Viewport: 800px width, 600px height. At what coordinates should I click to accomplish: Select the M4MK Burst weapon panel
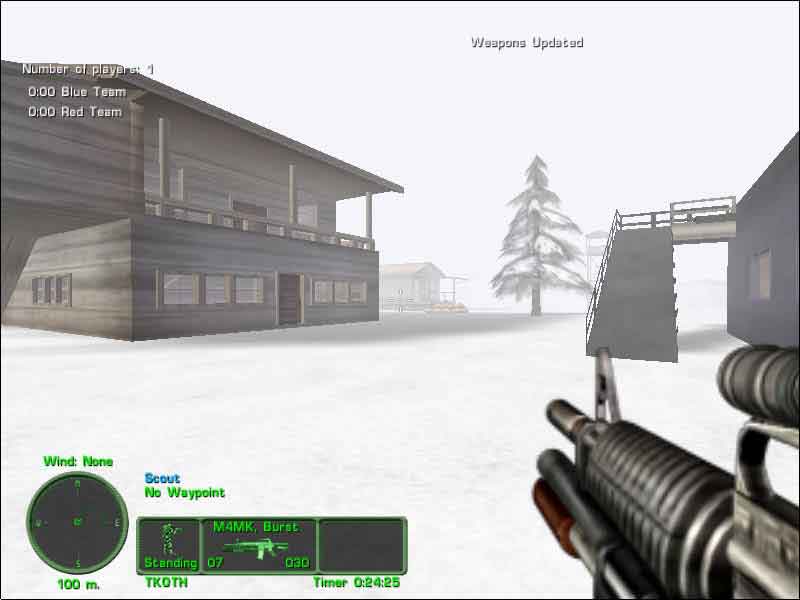pyautogui.click(x=259, y=545)
